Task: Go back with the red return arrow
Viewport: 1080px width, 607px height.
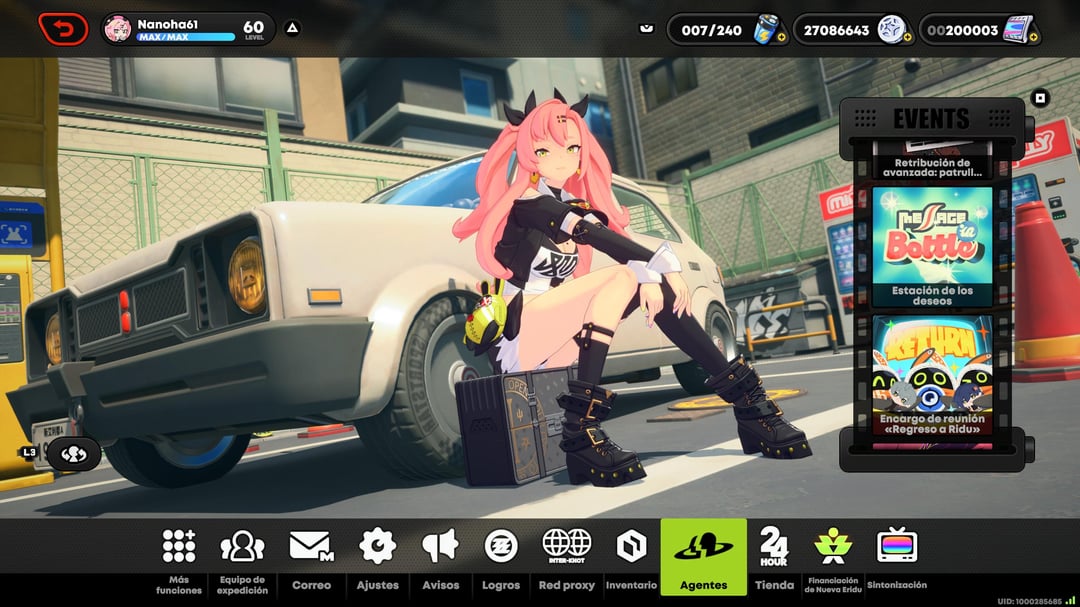Action: [63, 29]
